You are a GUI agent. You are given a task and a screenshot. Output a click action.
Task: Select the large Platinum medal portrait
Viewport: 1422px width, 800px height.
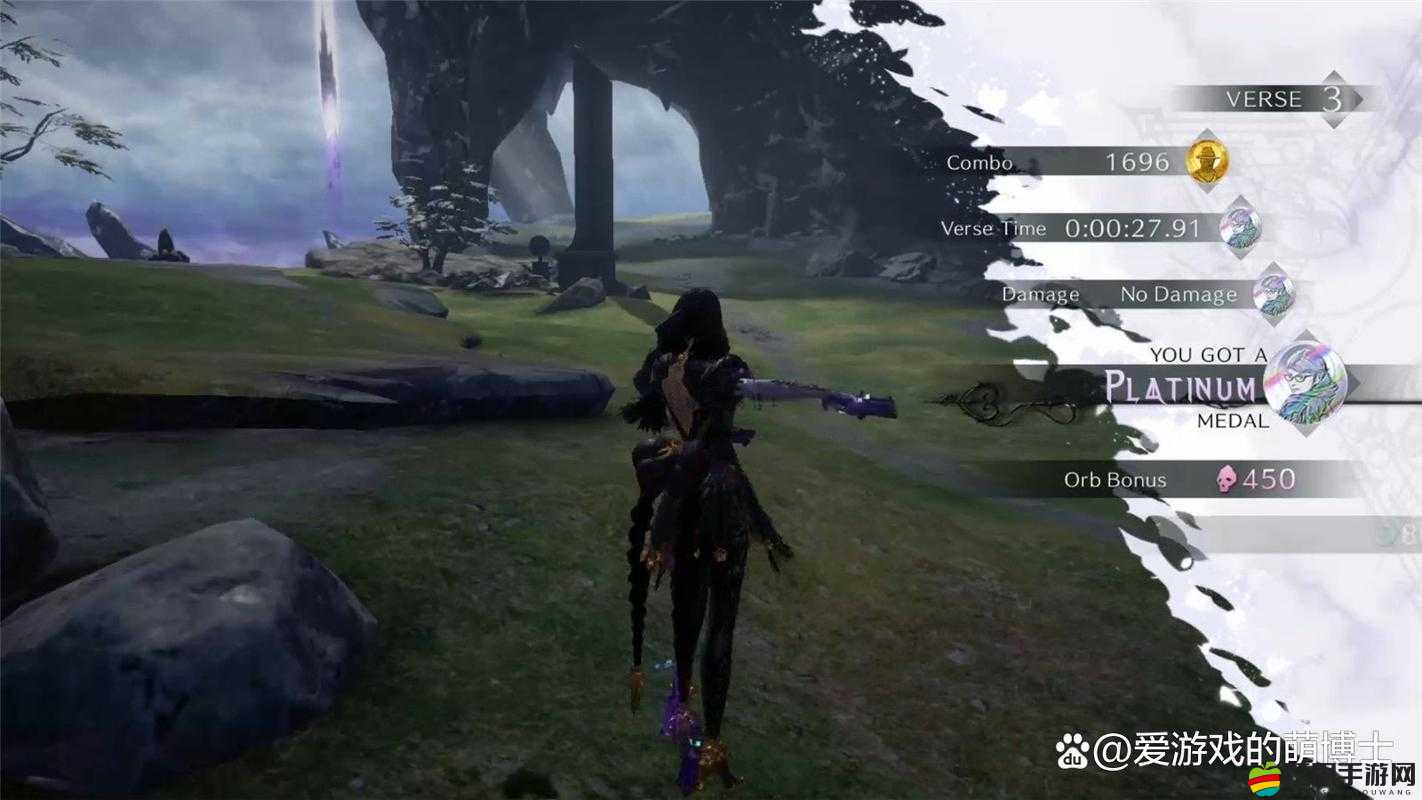pos(1304,381)
